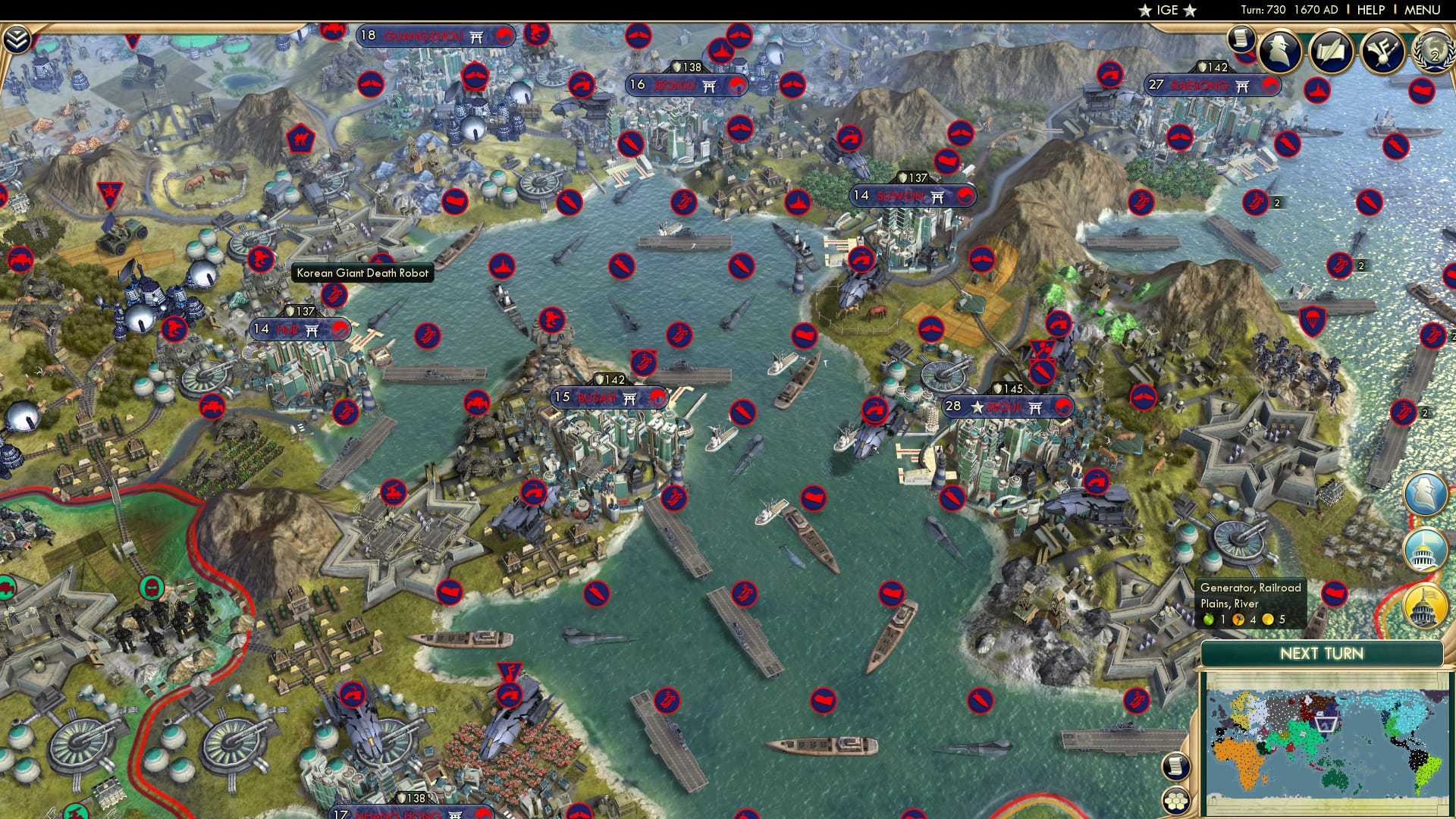The width and height of the screenshot is (1456, 819).
Task: Open Diplomacy via the laurel globe icon
Action: [x=1432, y=53]
